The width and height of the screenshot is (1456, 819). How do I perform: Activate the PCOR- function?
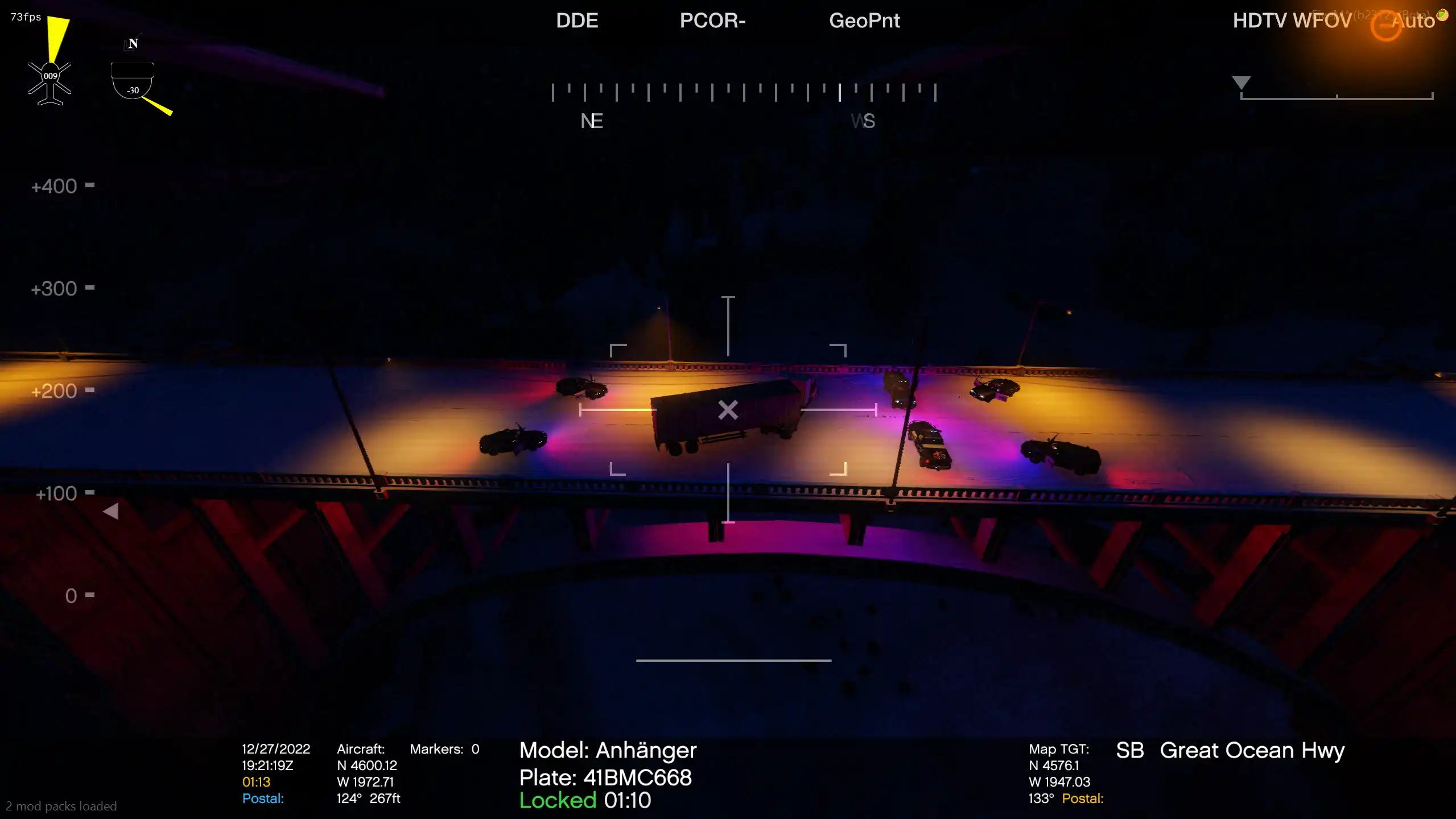click(x=713, y=20)
